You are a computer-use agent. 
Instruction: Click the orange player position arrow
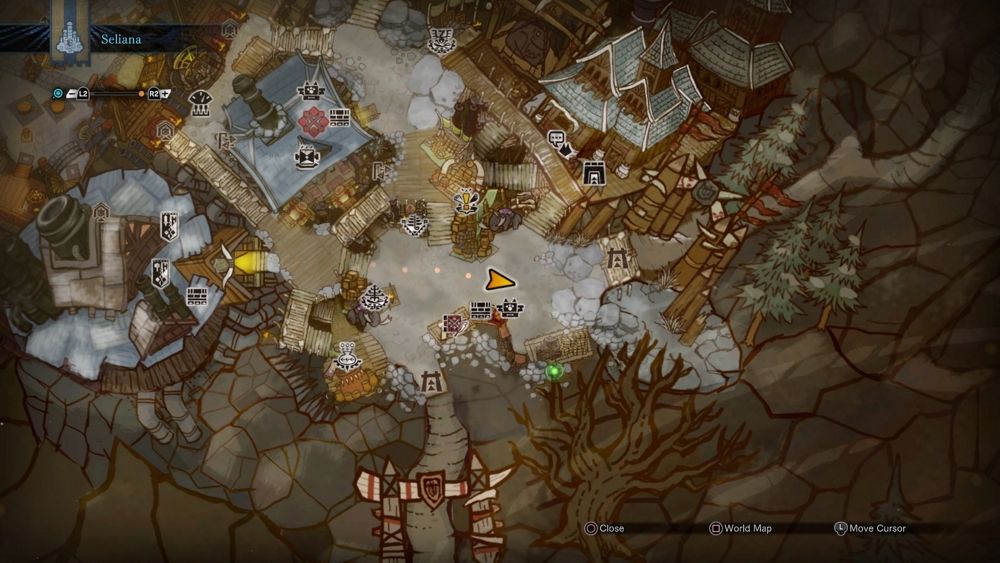pos(497,281)
